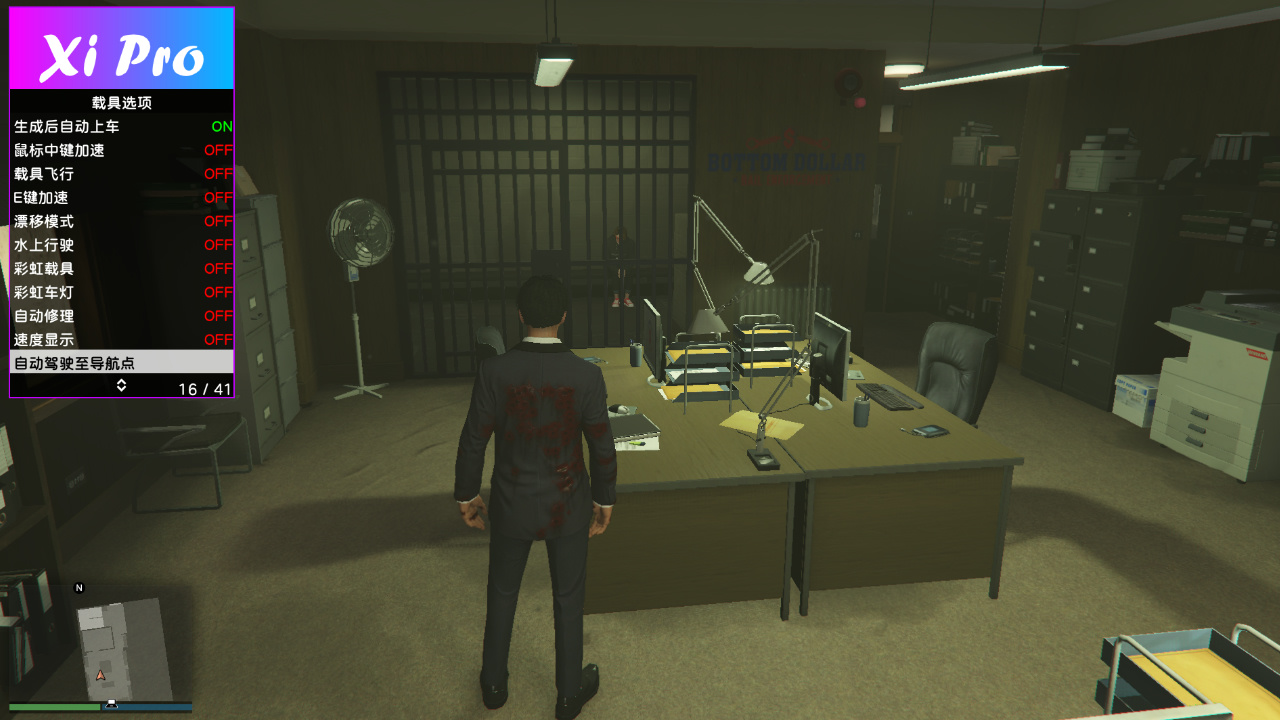1280x720 pixels.
Task: Enable E键加速 boost option
Action: (x=121, y=198)
